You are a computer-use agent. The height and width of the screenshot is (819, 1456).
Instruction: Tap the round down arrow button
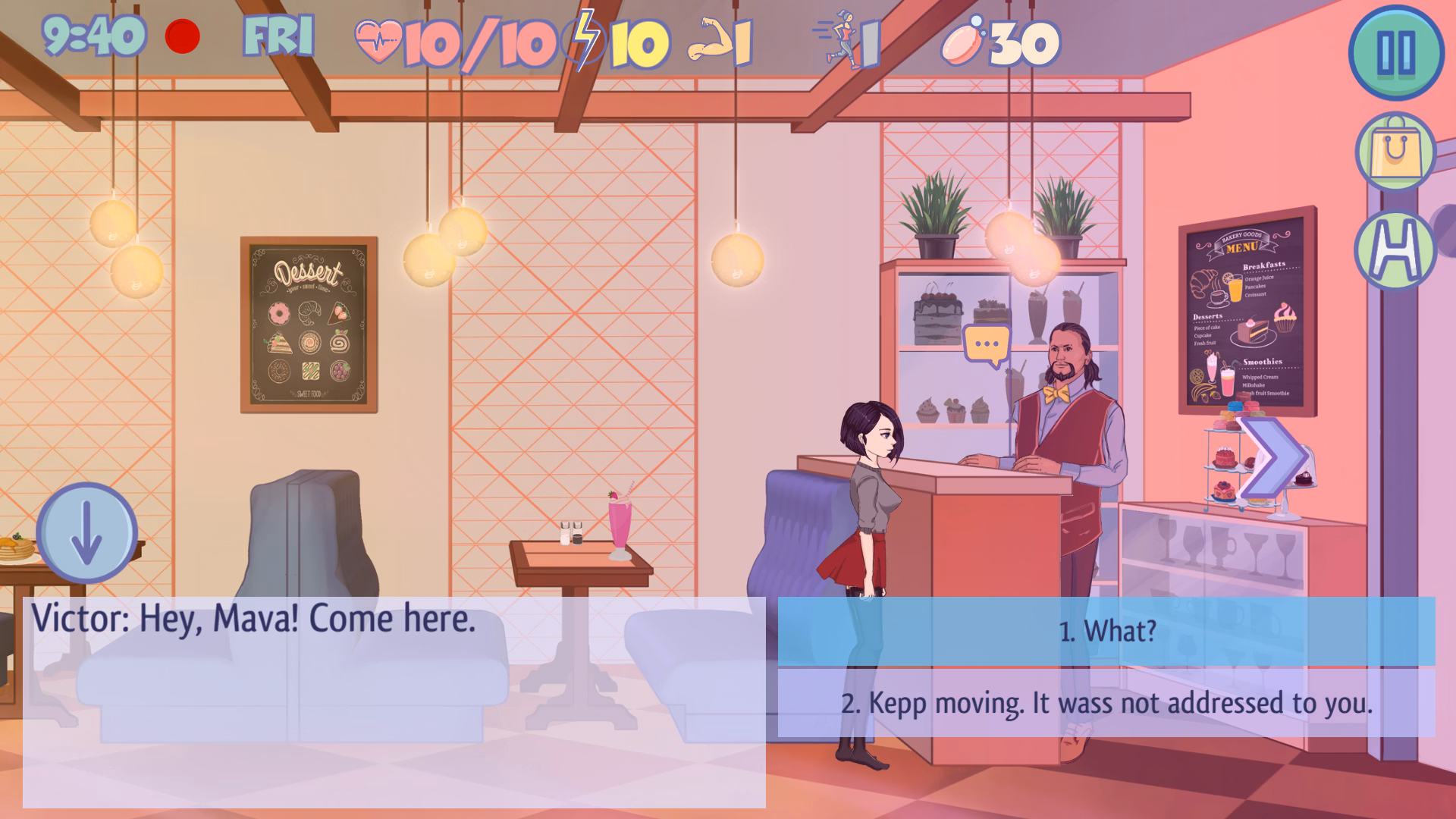[x=86, y=533]
